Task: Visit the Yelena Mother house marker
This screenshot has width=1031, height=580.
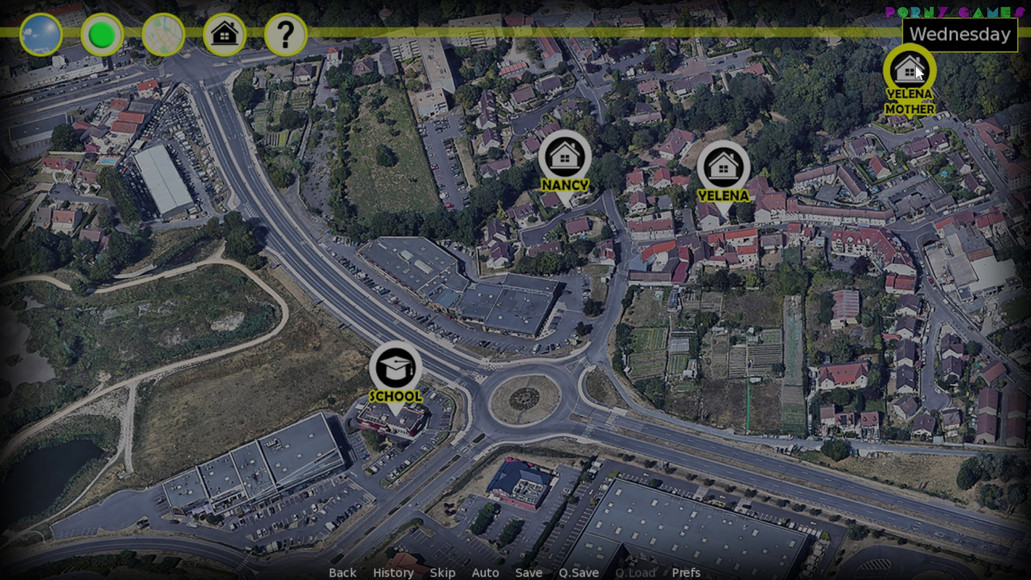Action: coord(909,71)
